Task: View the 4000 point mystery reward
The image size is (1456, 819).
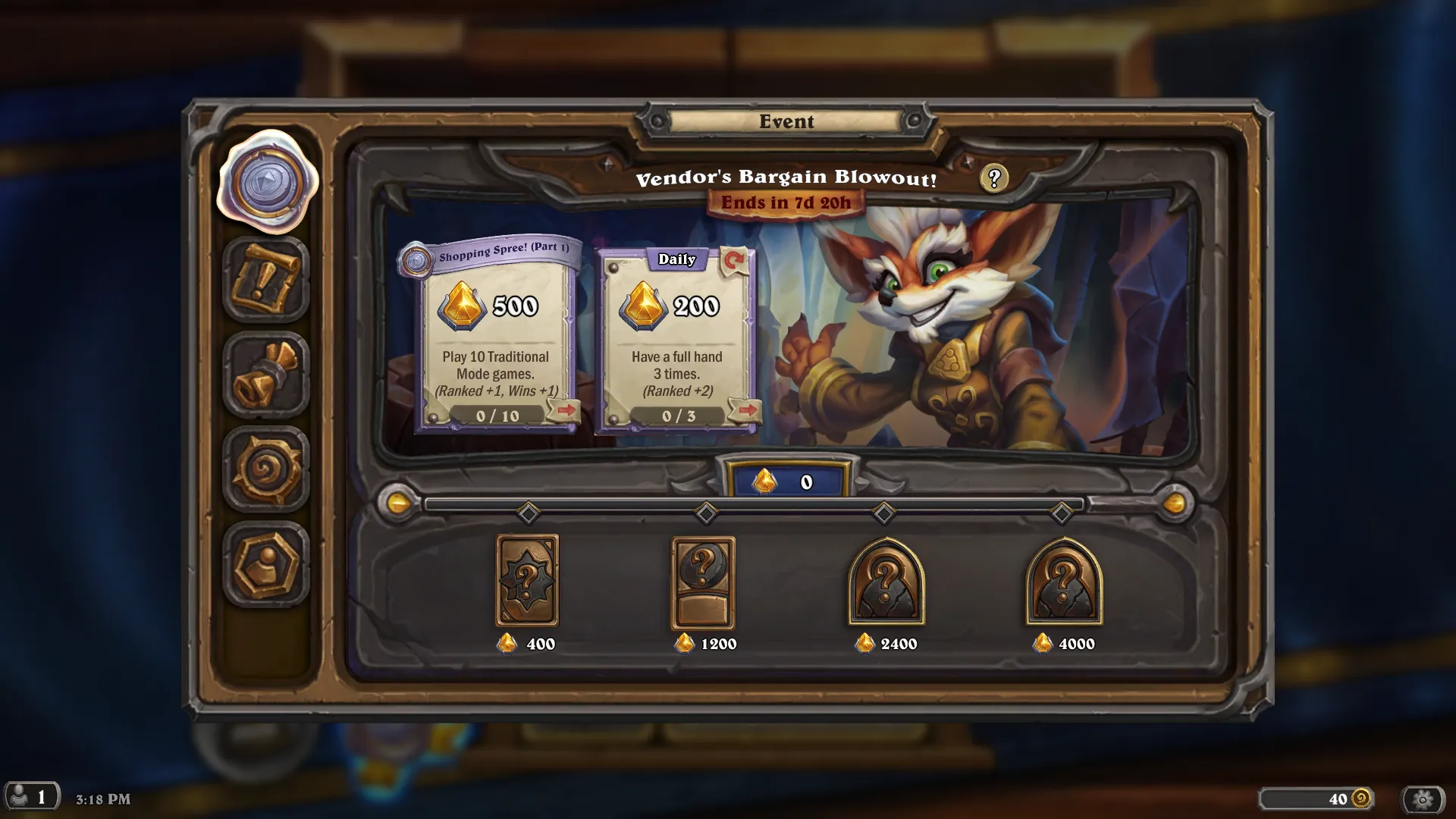Action: [x=1063, y=582]
